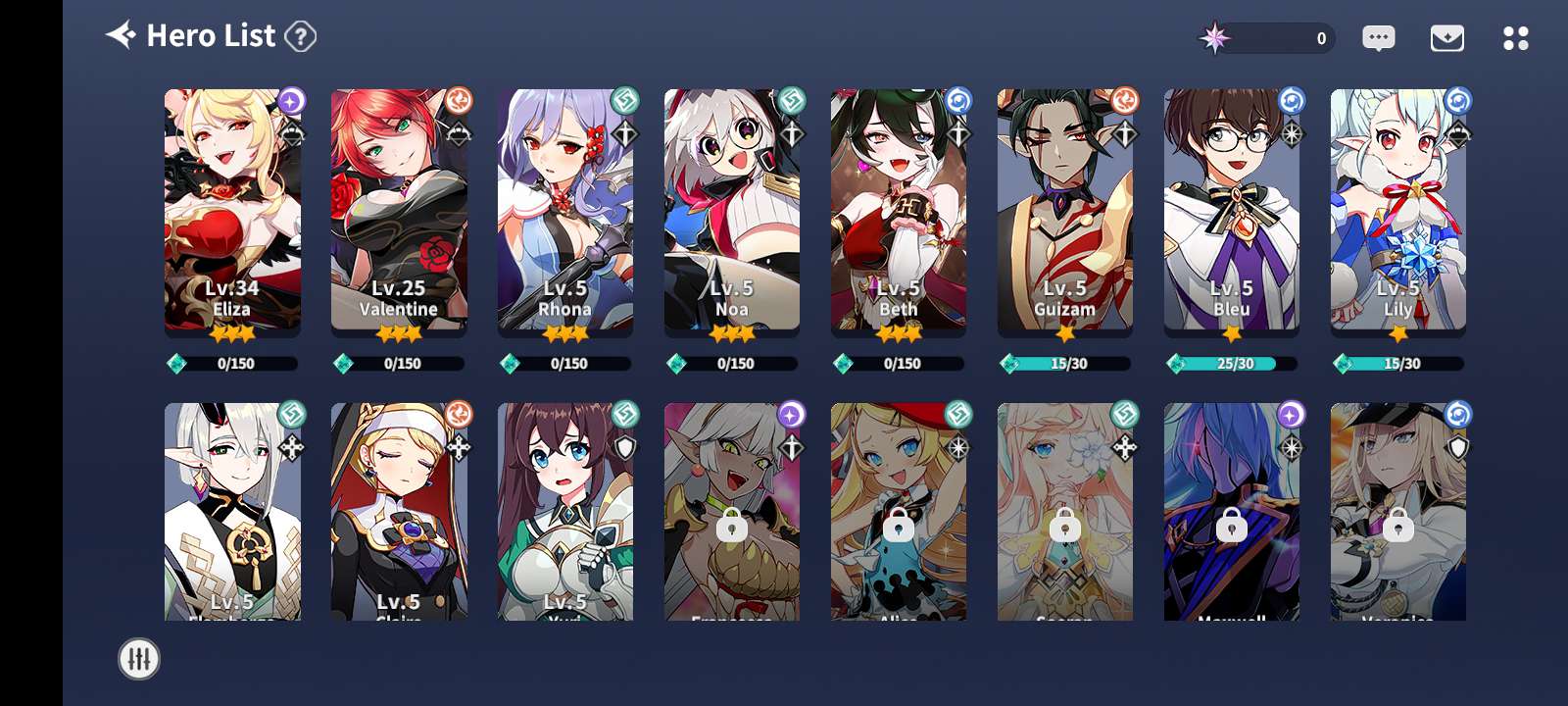Open the hero filter sliders button
This screenshot has width=1568, height=706.
pyautogui.click(x=138, y=659)
